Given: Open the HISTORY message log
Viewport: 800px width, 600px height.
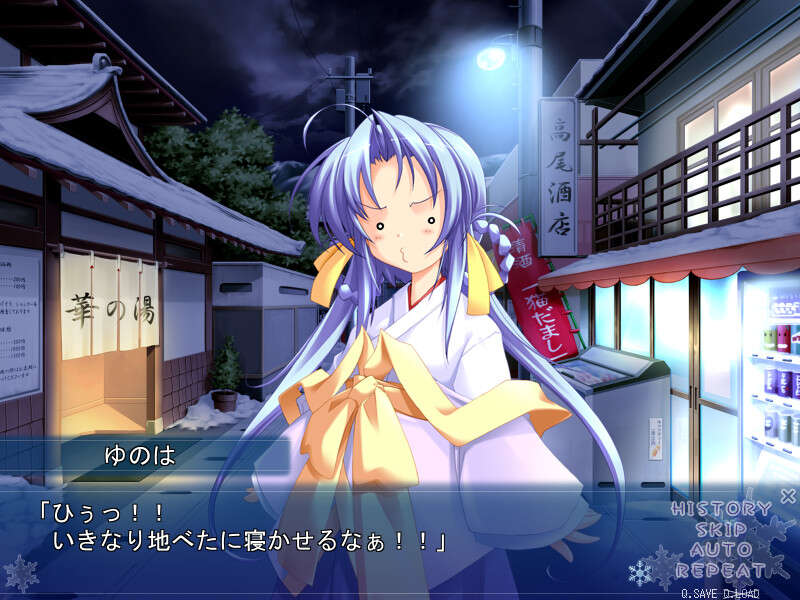Looking at the screenshot, I should pos(720,509).
